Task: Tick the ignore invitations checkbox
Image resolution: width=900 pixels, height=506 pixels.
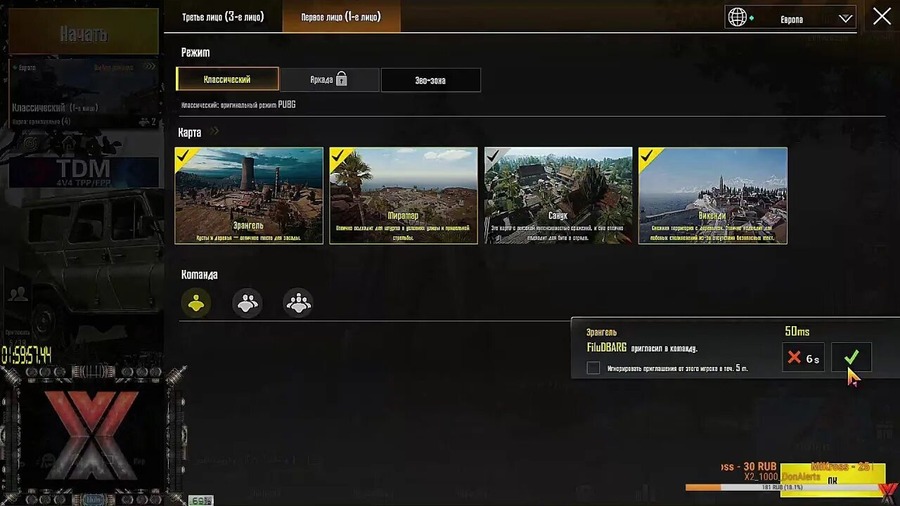Action: [593, 368]
